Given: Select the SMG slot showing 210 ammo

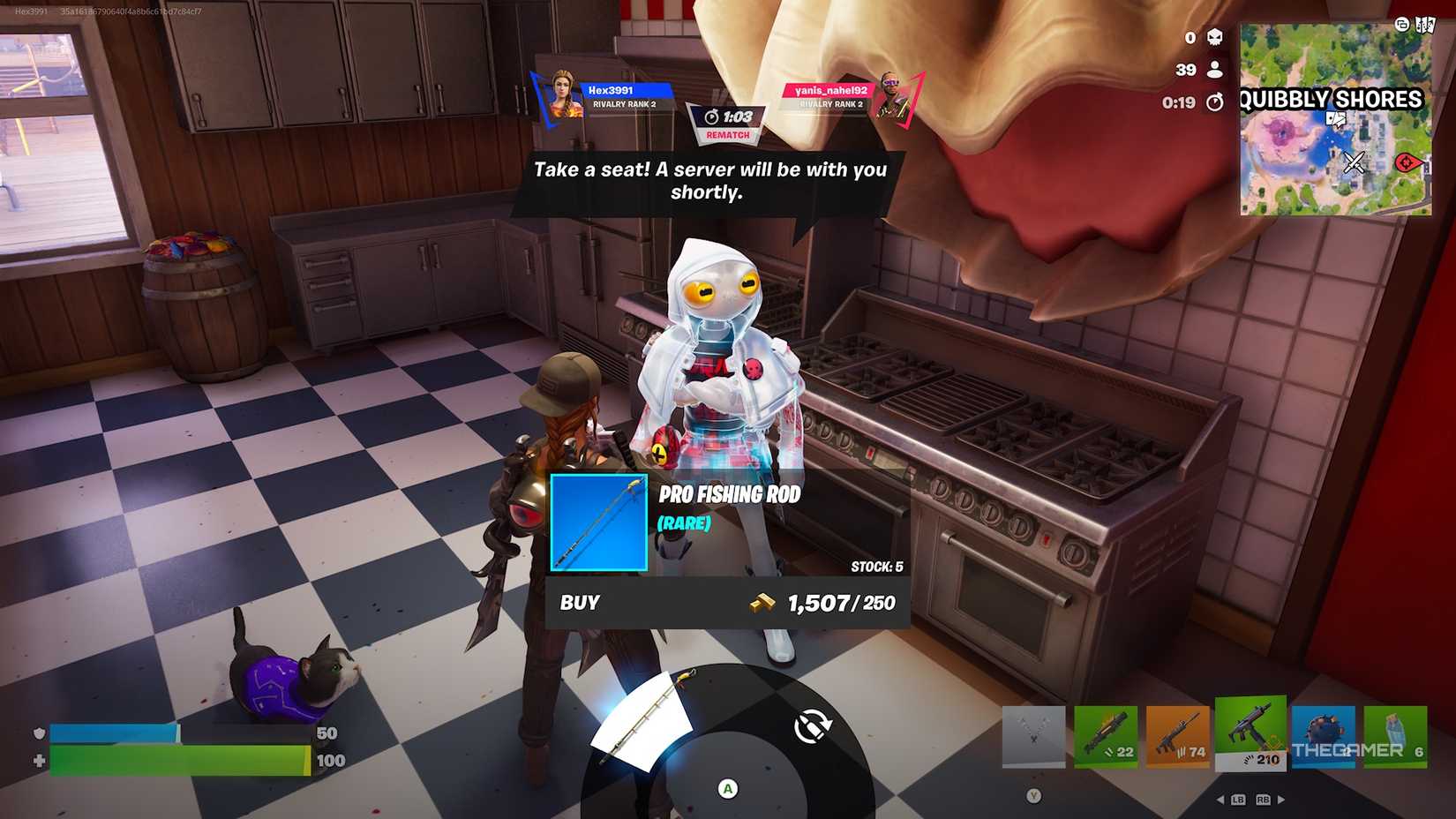Looking at the screenshot, I should pos(1251,731).
